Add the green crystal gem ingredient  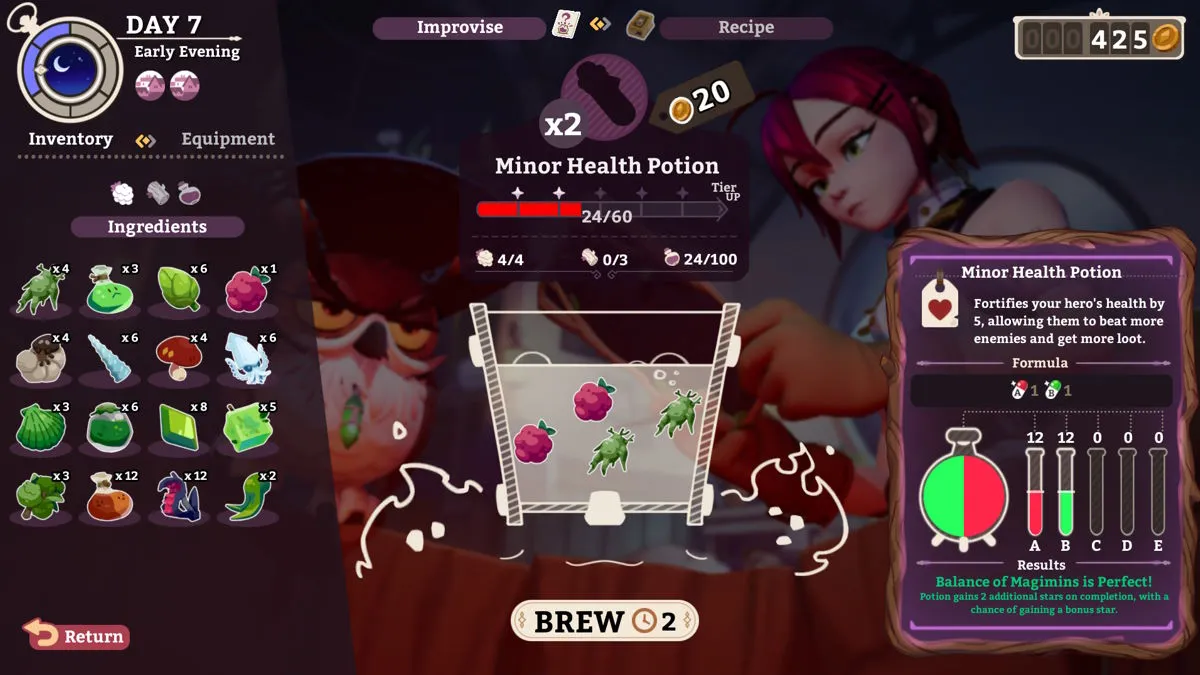pyautogui.click(x=179, y=428)
